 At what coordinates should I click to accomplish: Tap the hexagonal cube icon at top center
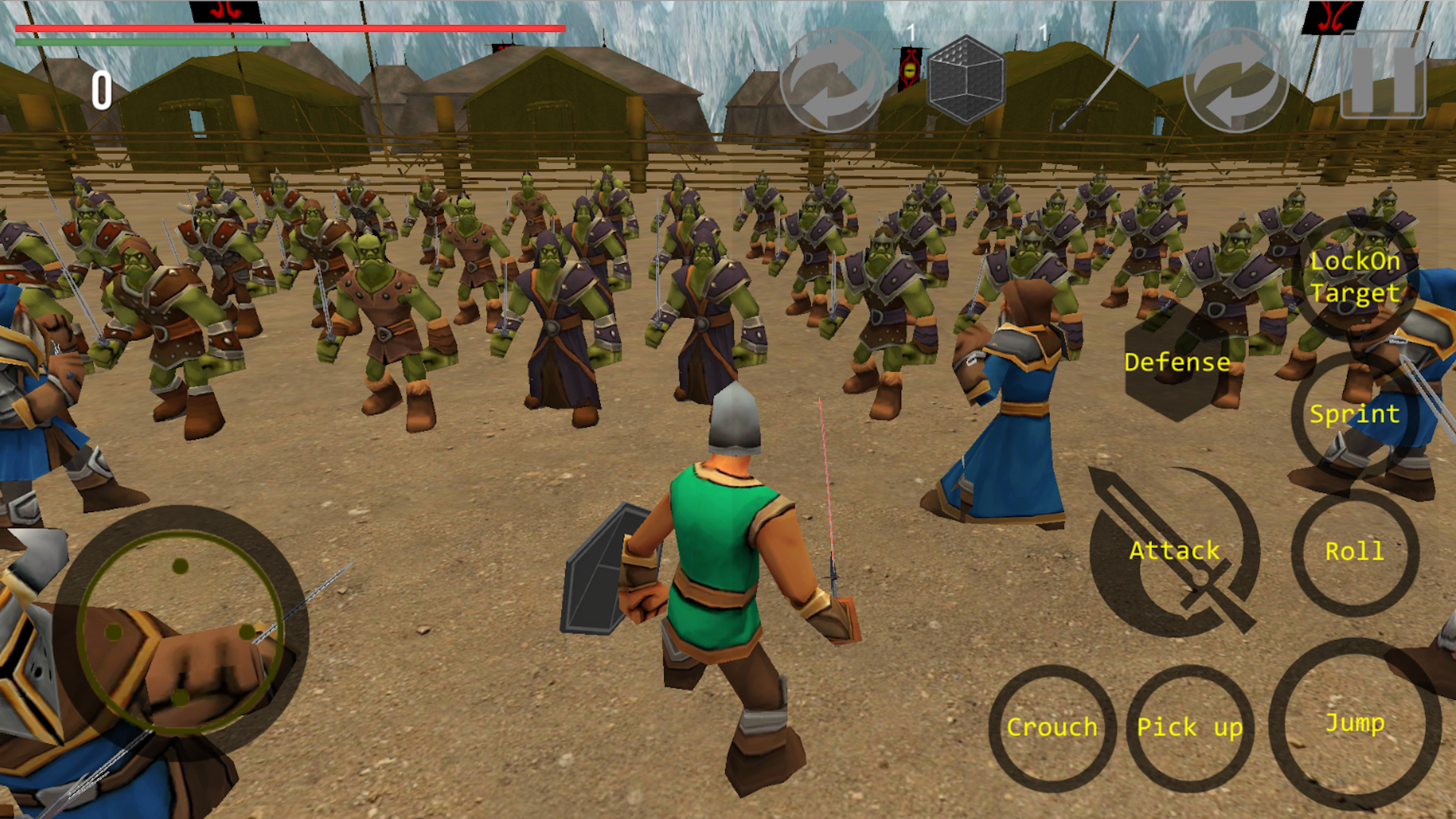967,80
